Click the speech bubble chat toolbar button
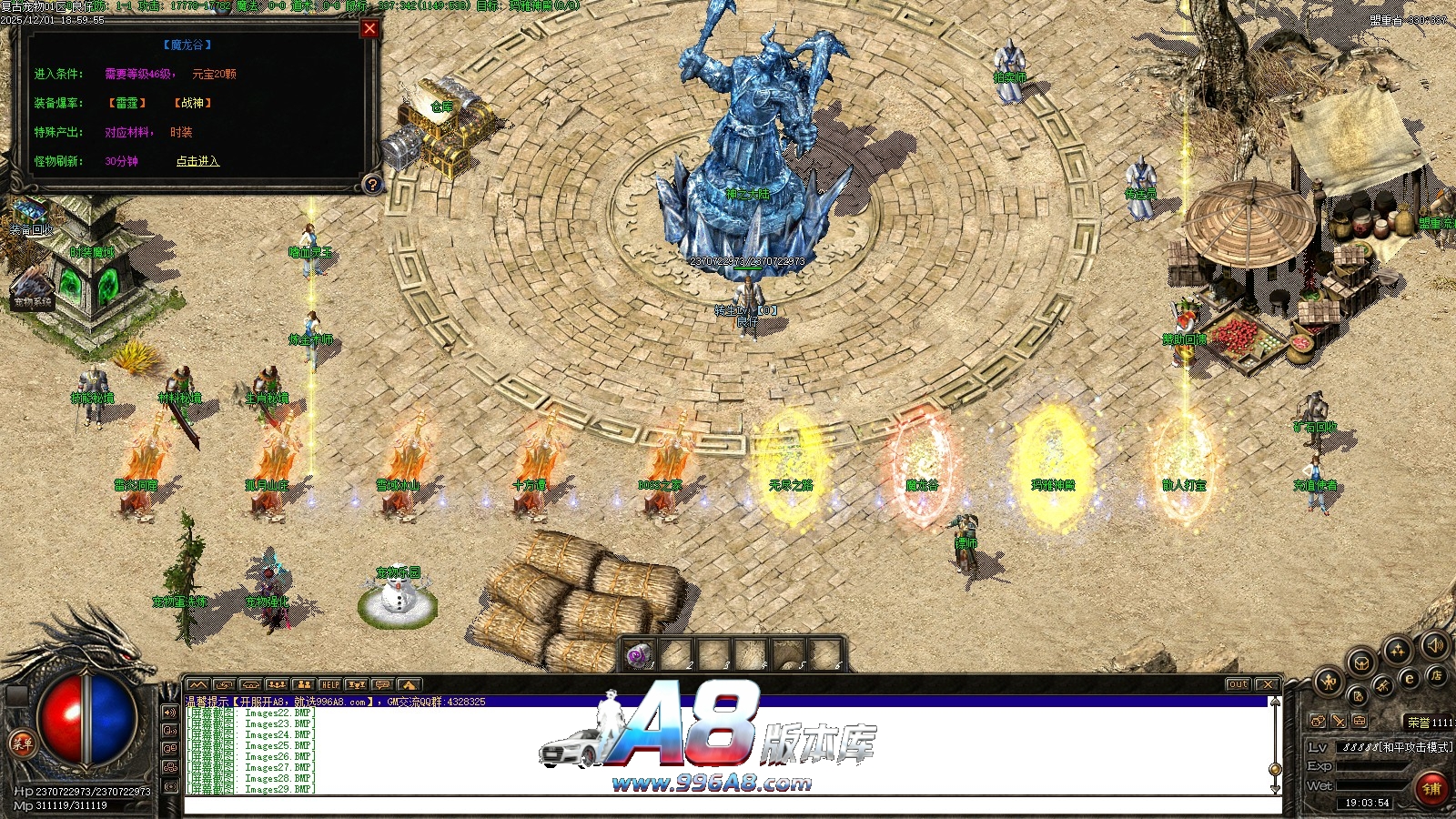Viewport: 1456px width, 819px height. [382, 684]
